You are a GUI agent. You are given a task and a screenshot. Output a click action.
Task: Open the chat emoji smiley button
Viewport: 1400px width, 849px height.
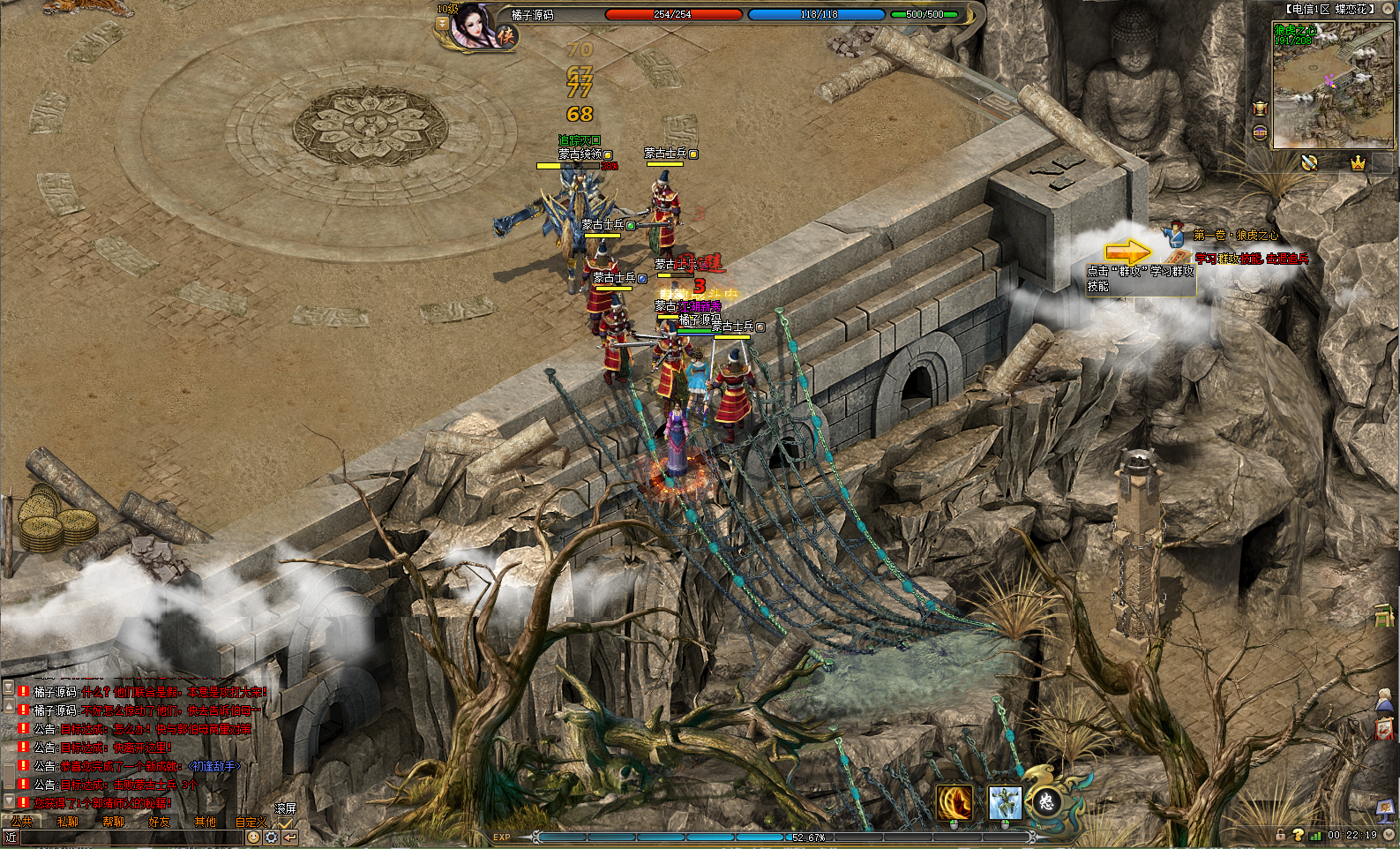click(x=253, y=837)
